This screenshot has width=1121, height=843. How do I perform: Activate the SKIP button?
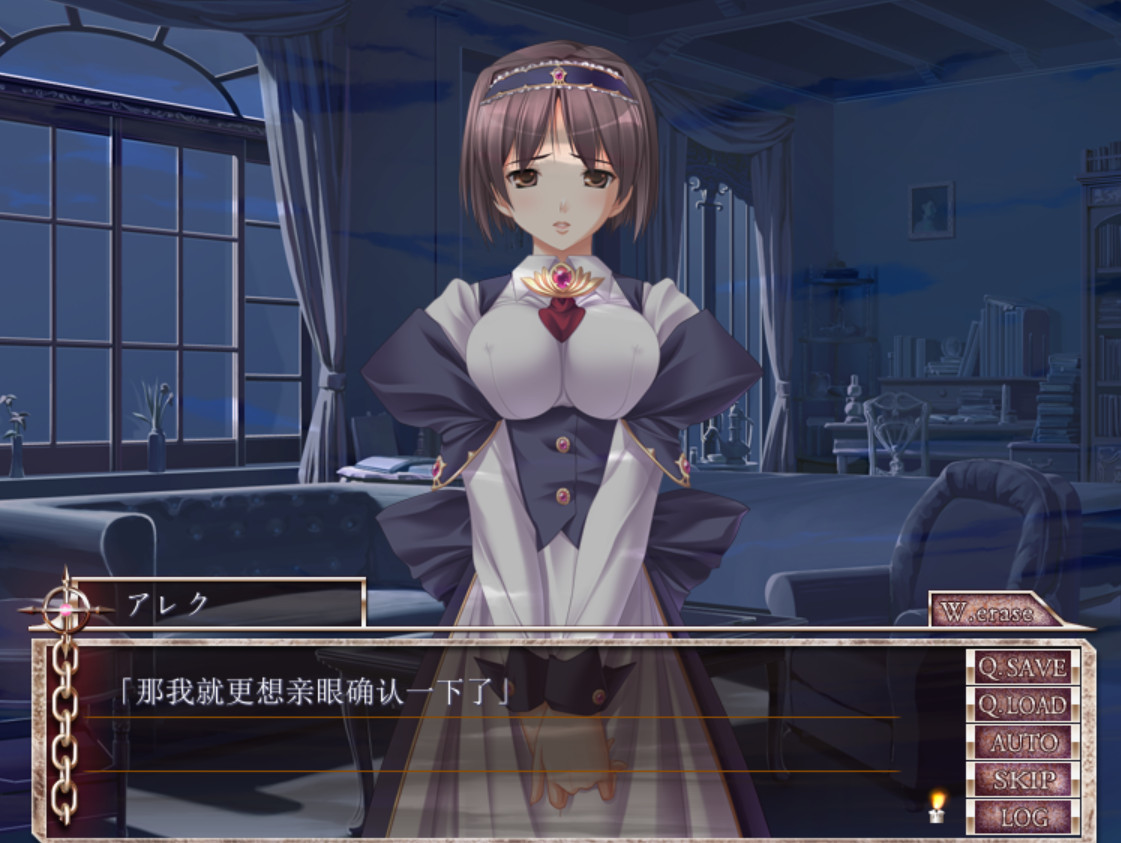pos(1022,779)
